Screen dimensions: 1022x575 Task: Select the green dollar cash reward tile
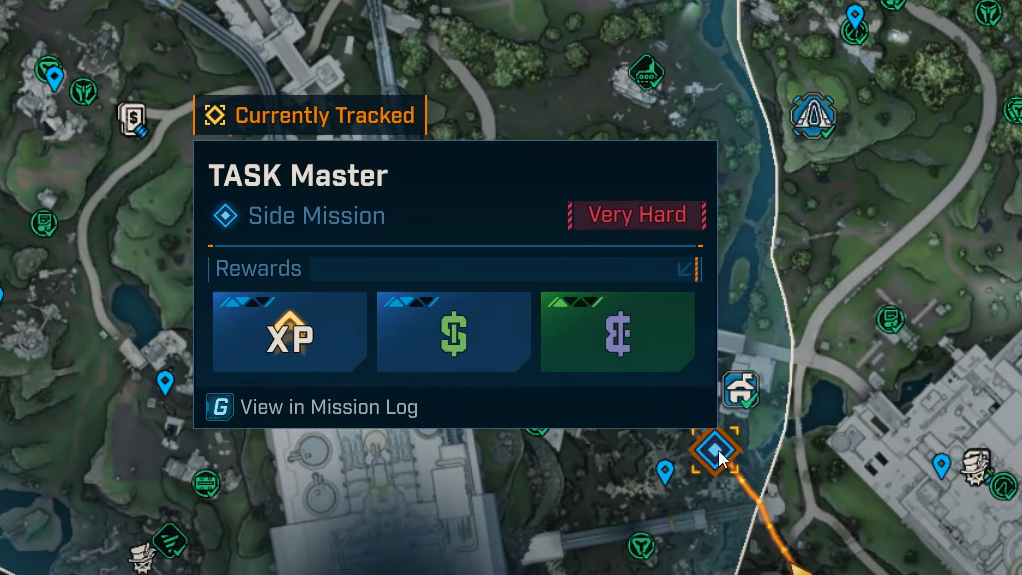coord(453,332)
